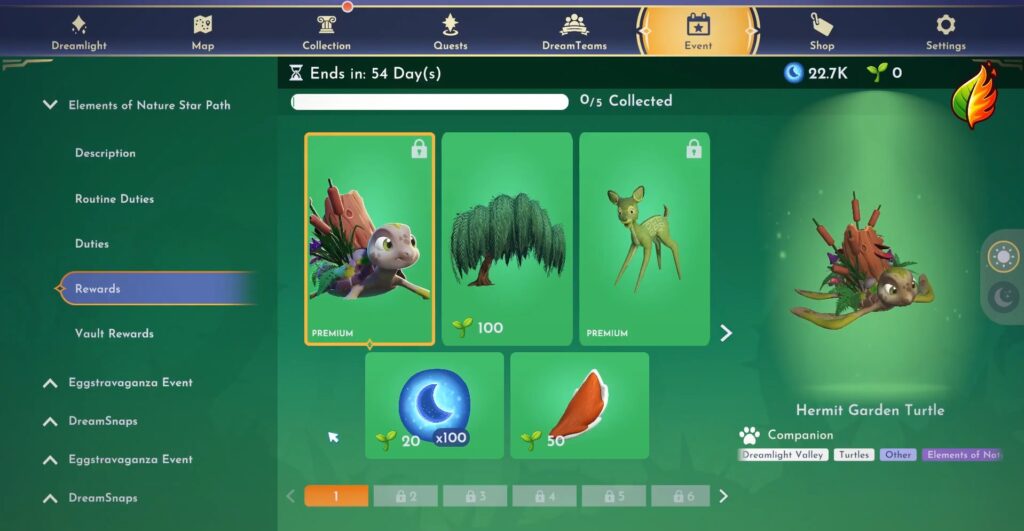Image resolution: width=1024 pixels, height=531 pixels.
Task: Select the premium fawn companion reward
Action: [x=644, y=239]
